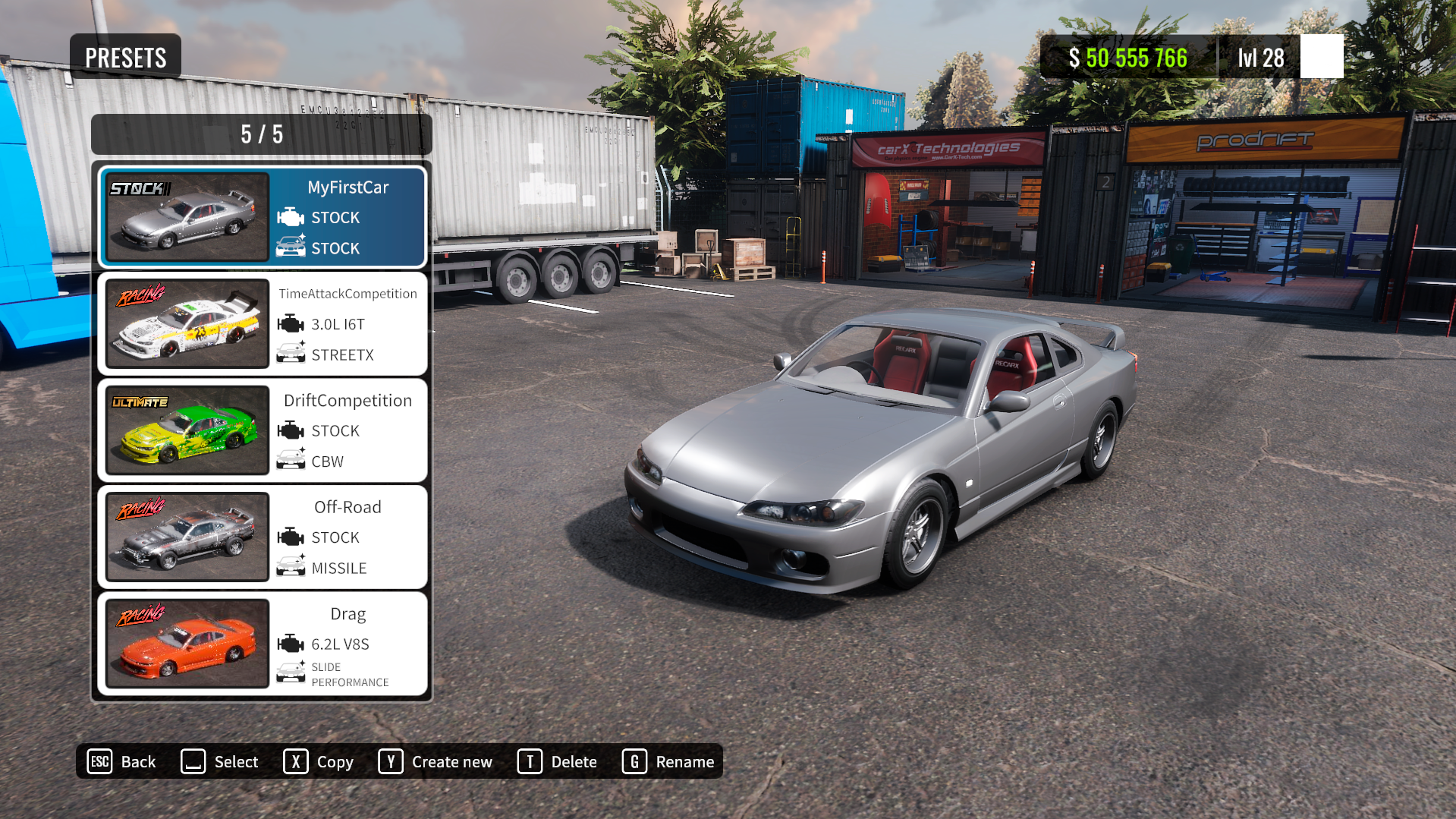Go back using the Back button
The height and width of the screenshot is (819, 1456).
[122, 761]
